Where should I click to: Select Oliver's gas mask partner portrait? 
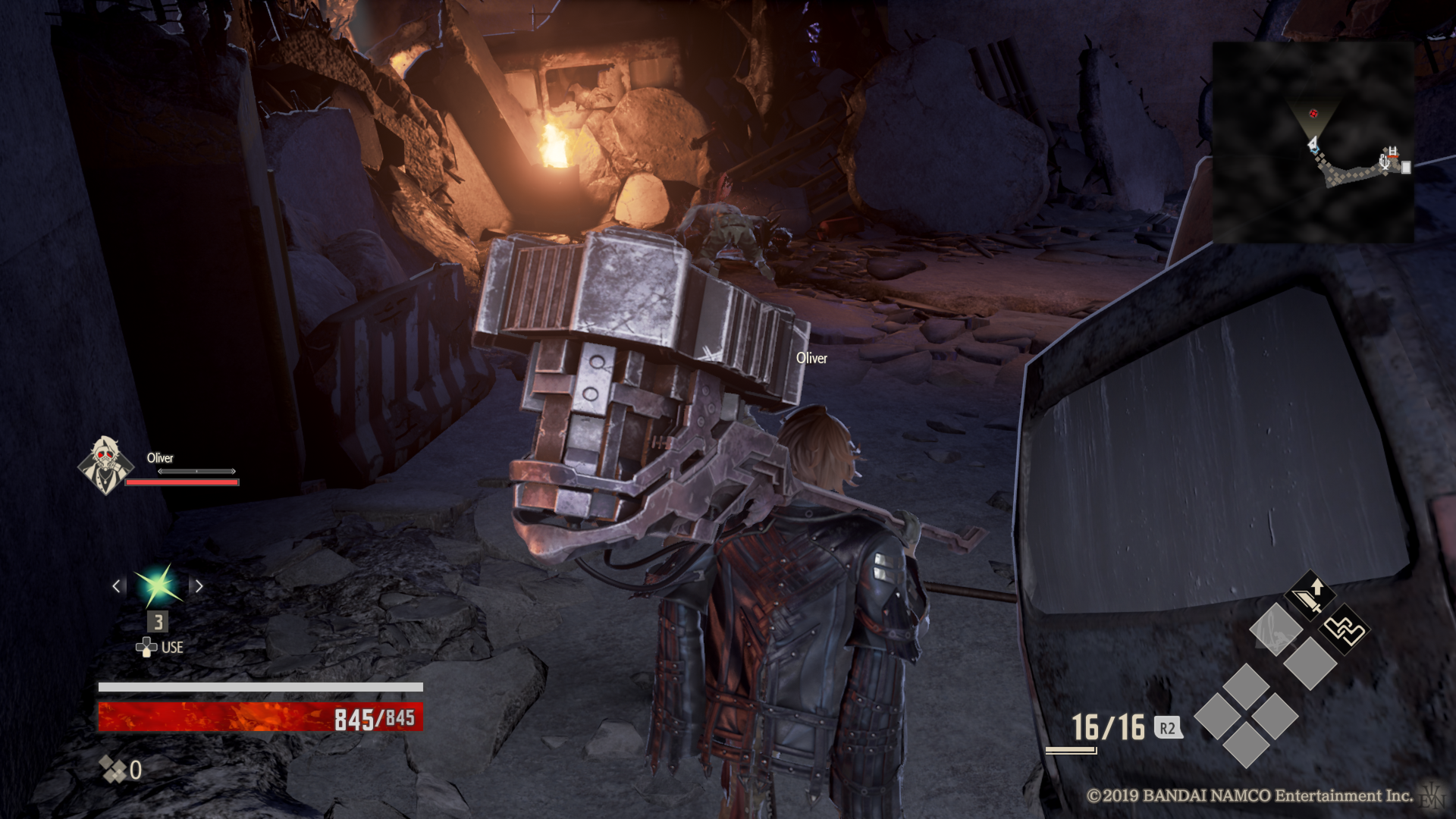(x=106, y=465)
